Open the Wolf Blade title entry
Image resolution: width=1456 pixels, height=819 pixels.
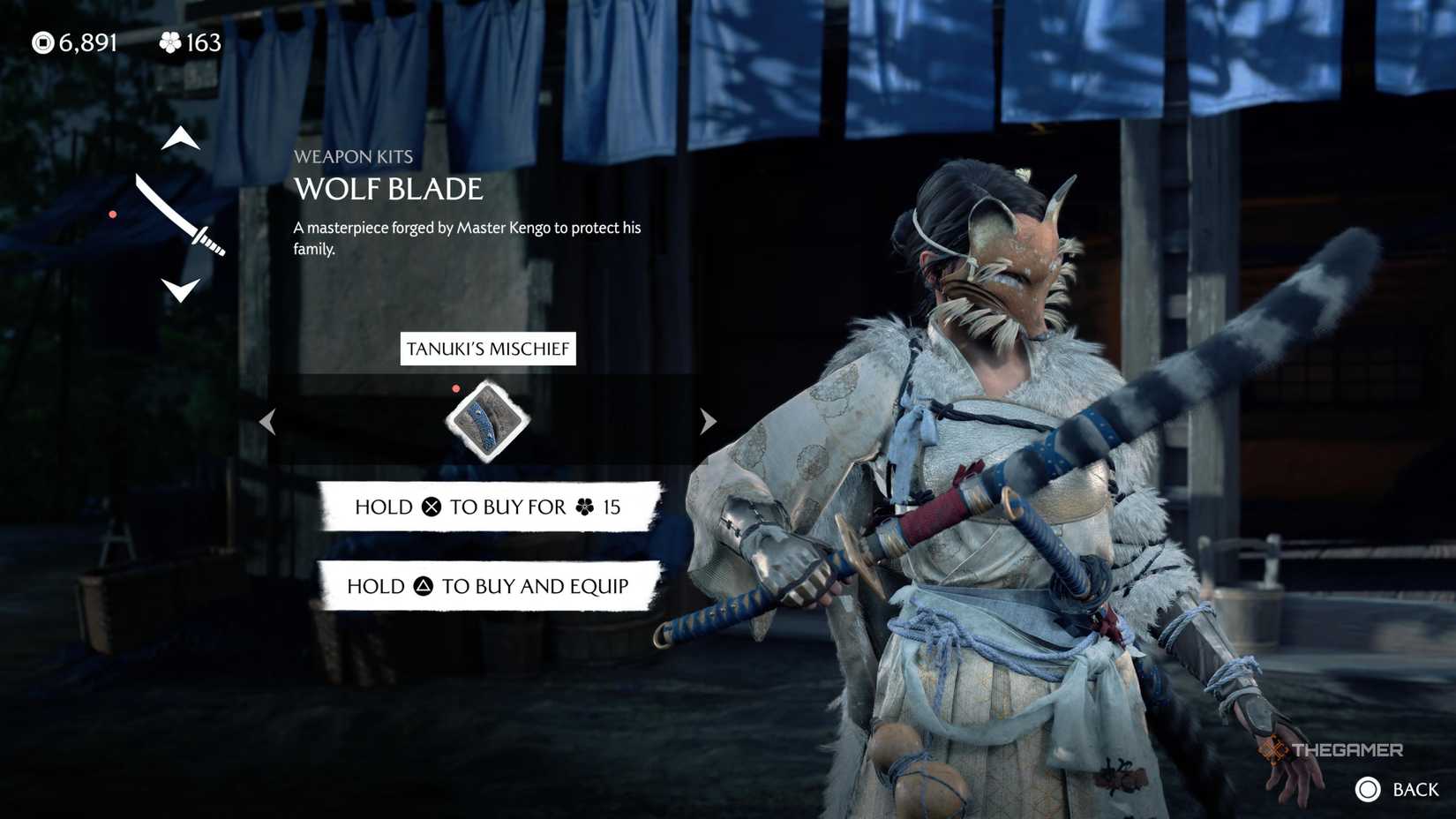(x=388, y=189)
